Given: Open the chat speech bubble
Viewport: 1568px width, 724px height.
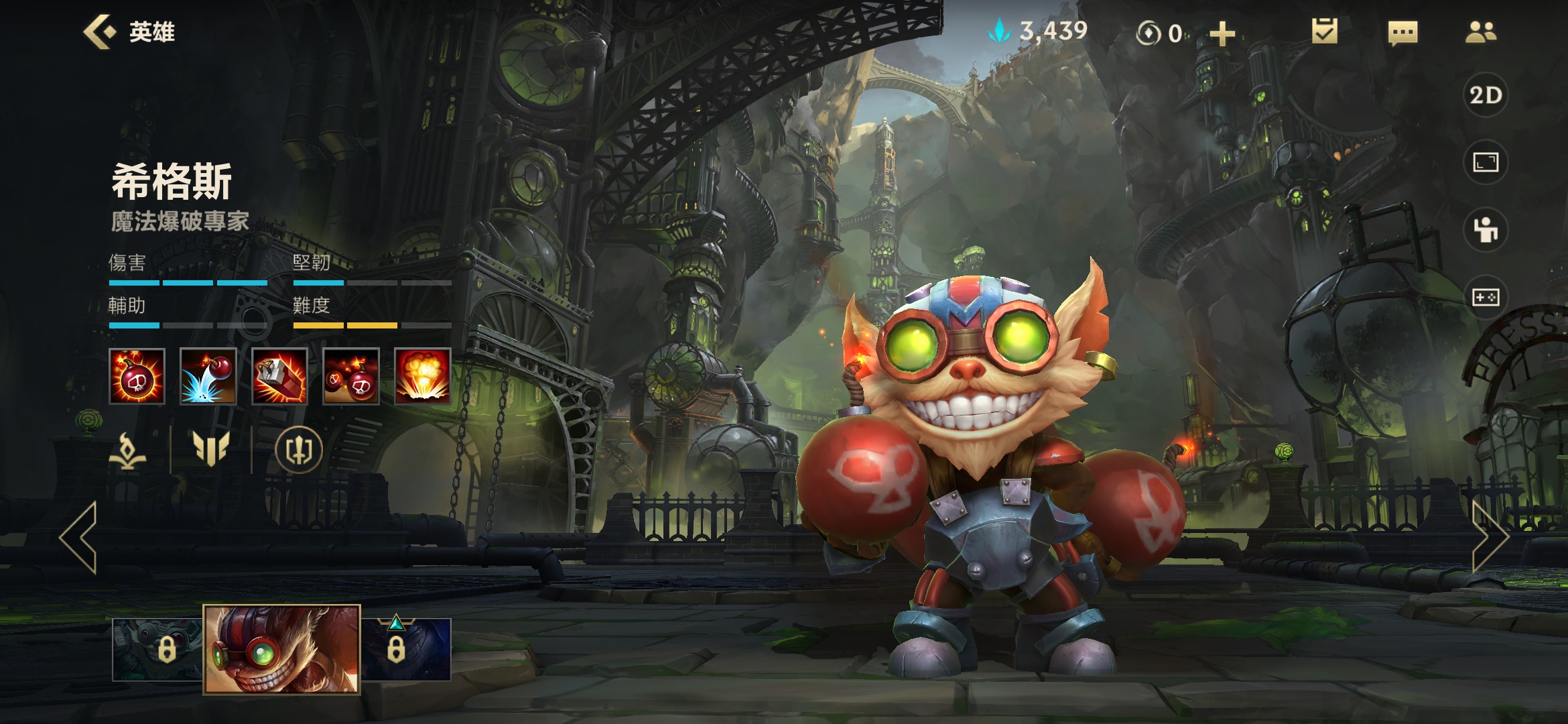Looking at the screenshot, I should (1402, 32).
